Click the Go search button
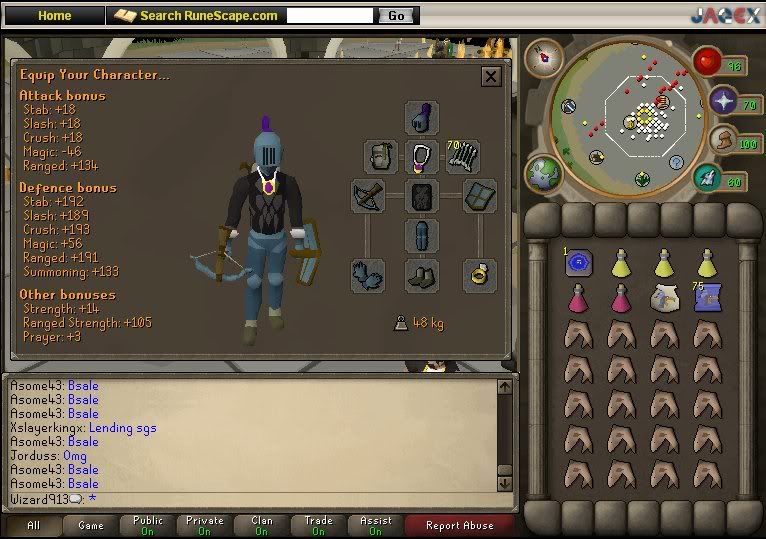766x539 pixels. 396,16
